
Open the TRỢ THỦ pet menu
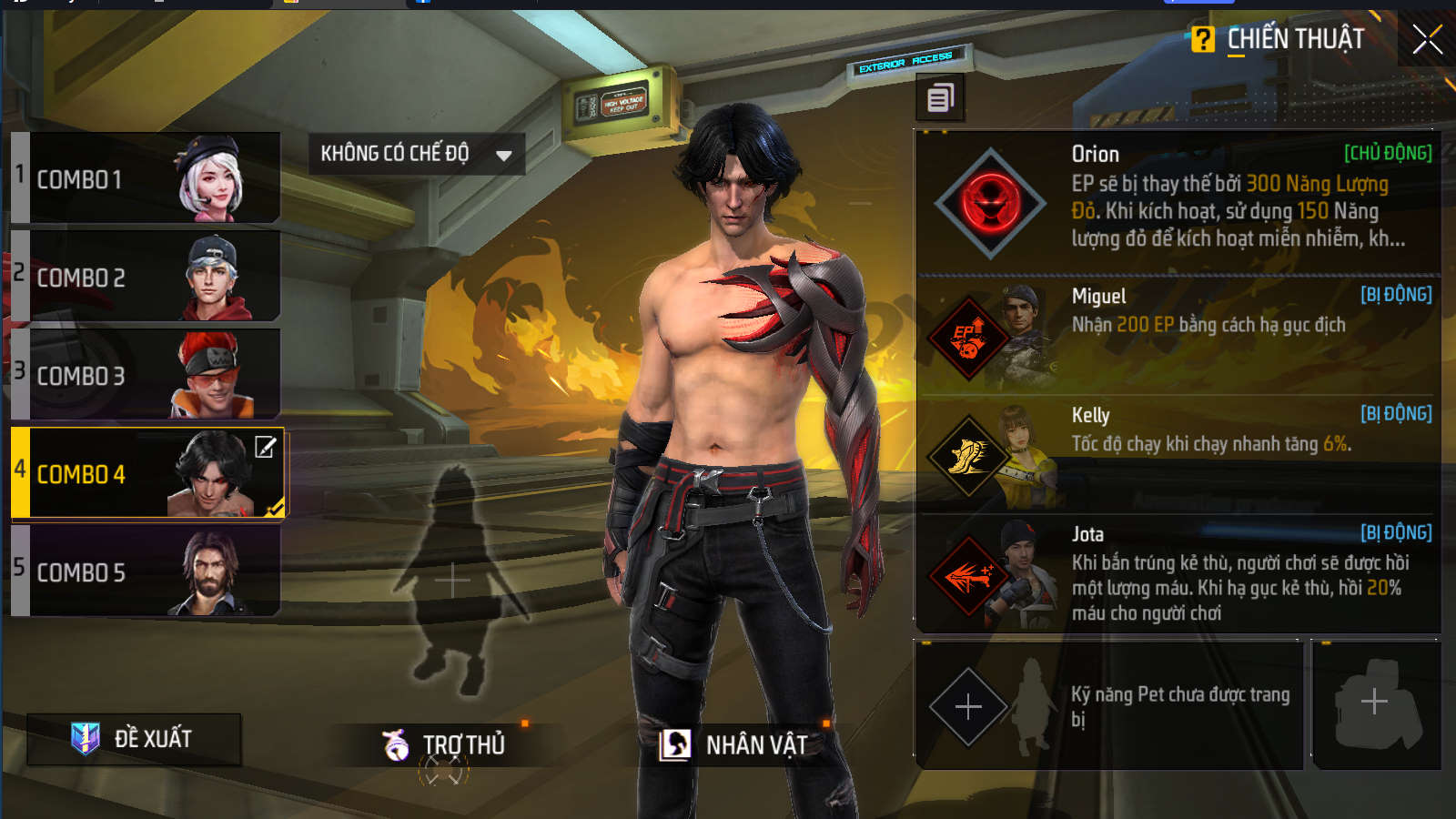444,745
